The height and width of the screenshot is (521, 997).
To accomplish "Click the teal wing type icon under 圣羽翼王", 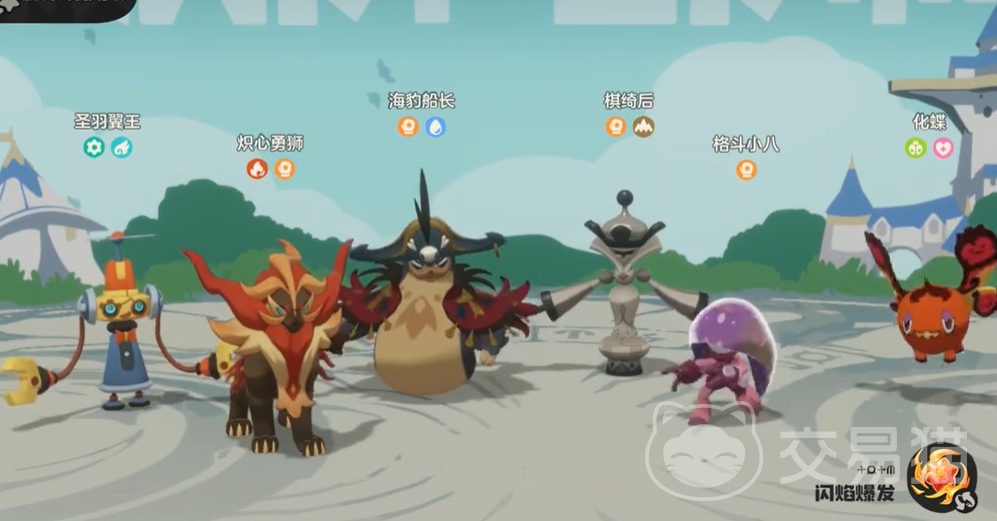I will (122, 148).
